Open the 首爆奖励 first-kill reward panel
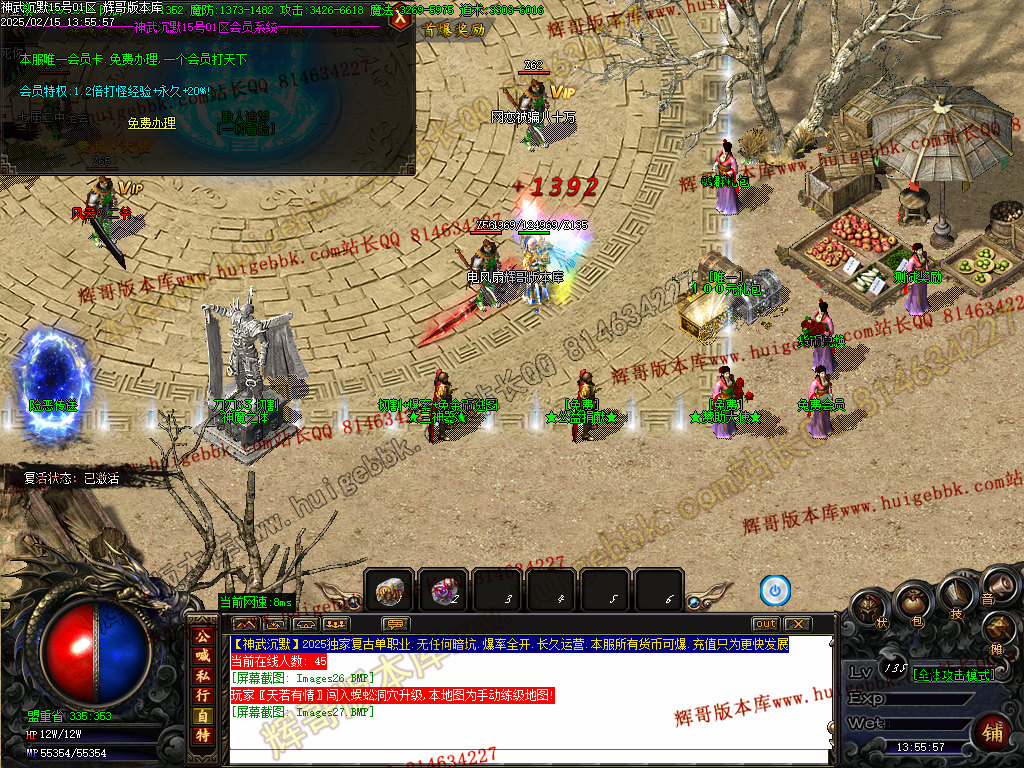The width and height of the screenshot is (1024, 768). click(453, 30)
